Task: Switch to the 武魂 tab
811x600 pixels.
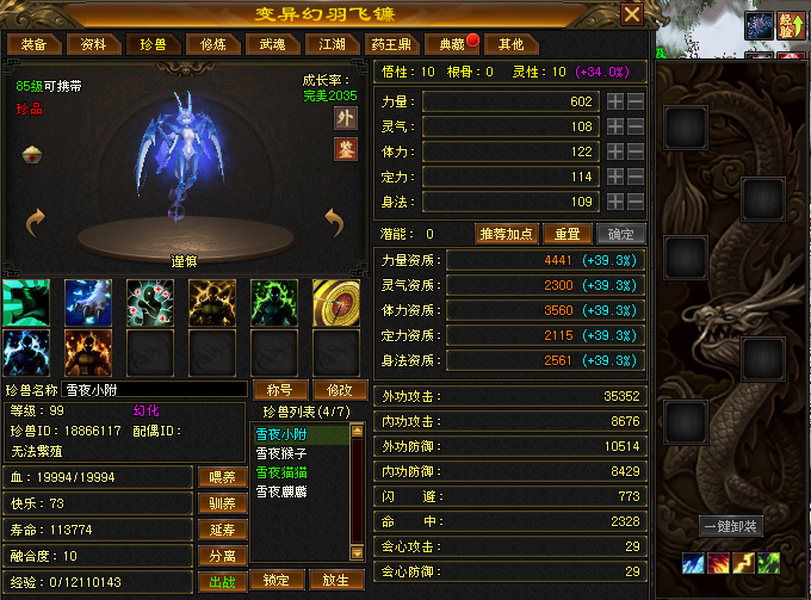Action: (272, 45)
